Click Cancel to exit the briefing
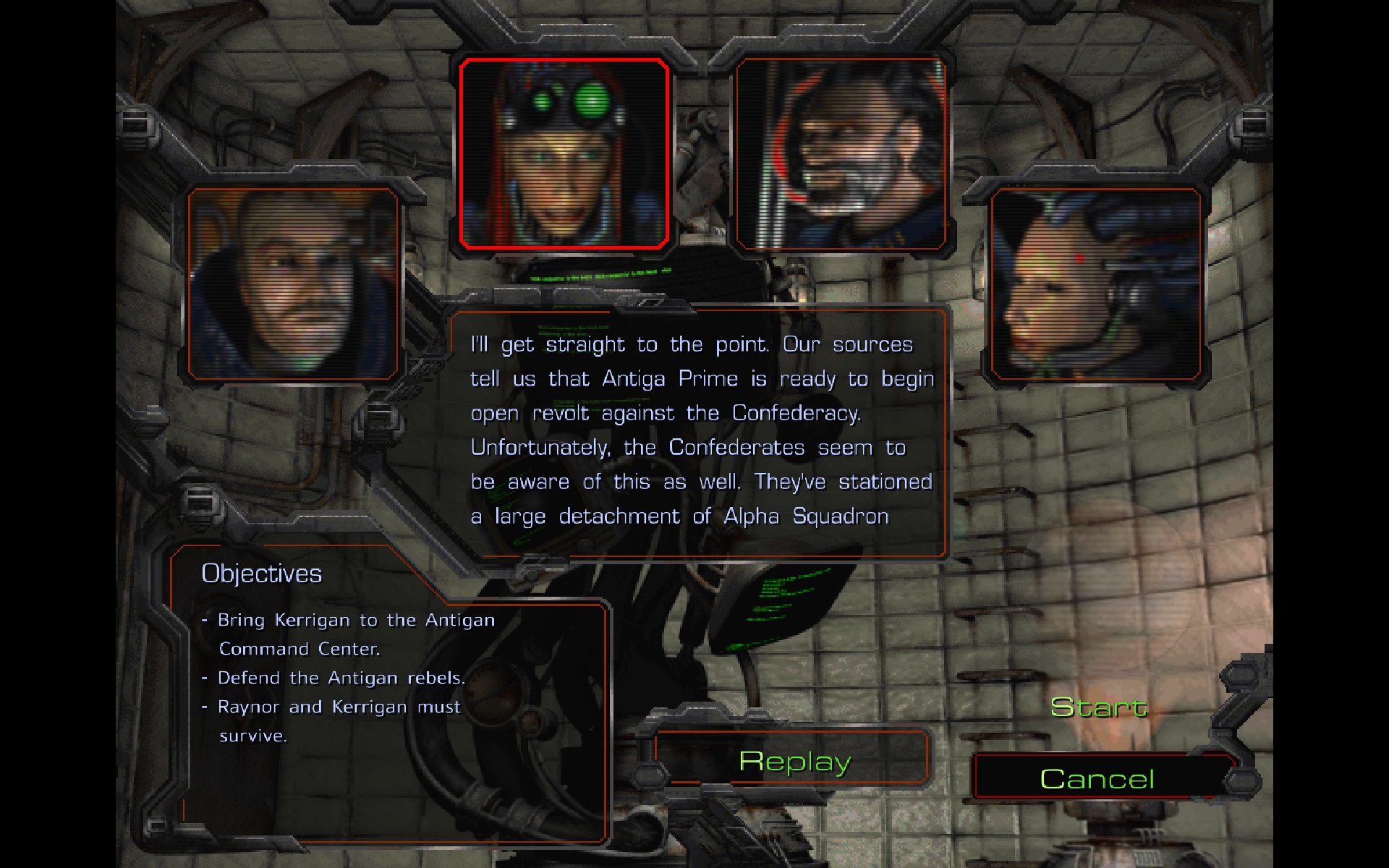1389x868 pixels. 1097,779
